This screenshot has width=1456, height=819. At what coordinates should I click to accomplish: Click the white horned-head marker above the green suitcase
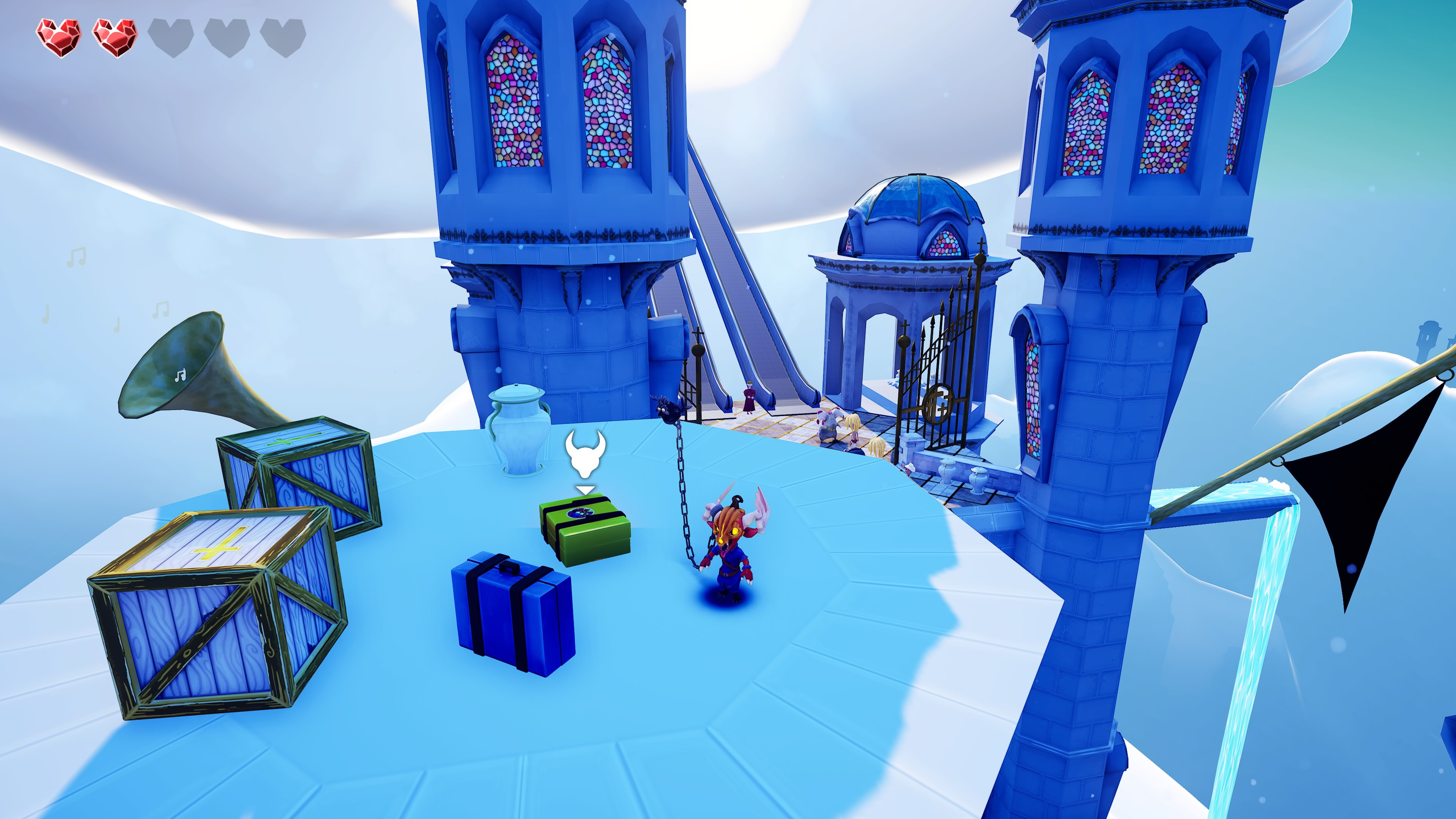coord(585,455)
